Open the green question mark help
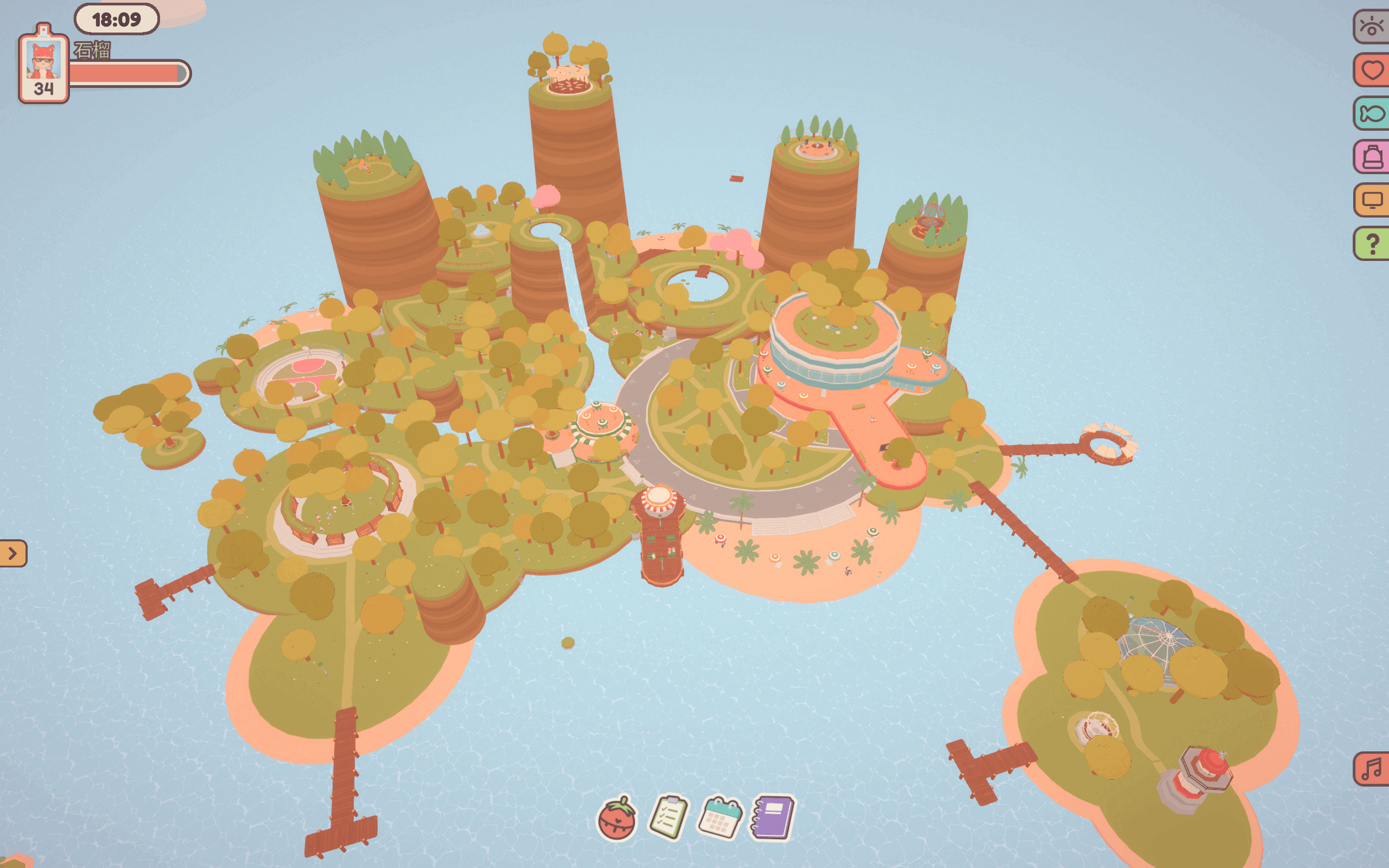This screenshot has height=868, width=1389. (x=1372, y=244)
